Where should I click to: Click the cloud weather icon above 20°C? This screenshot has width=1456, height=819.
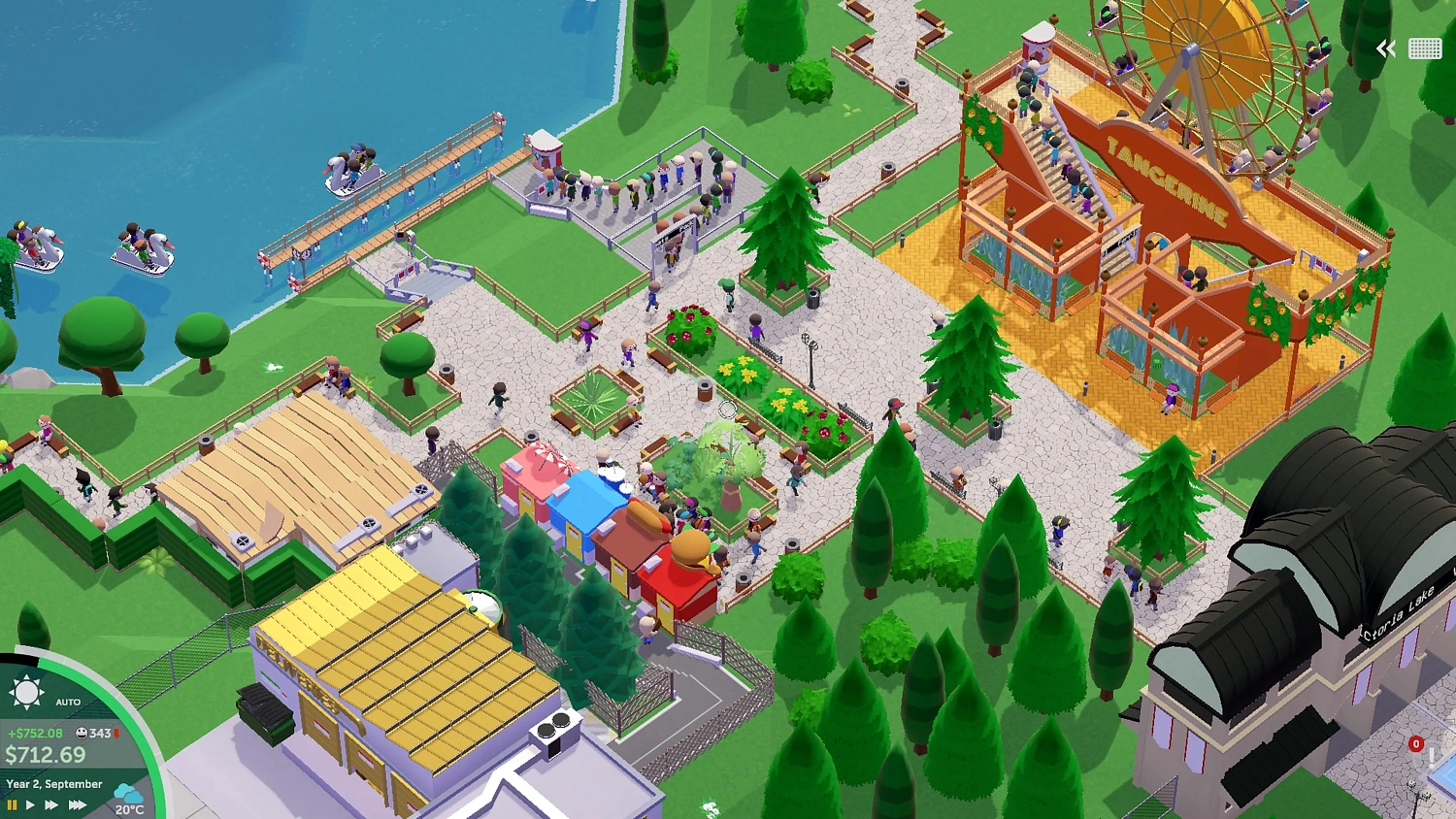coord(127,794)
